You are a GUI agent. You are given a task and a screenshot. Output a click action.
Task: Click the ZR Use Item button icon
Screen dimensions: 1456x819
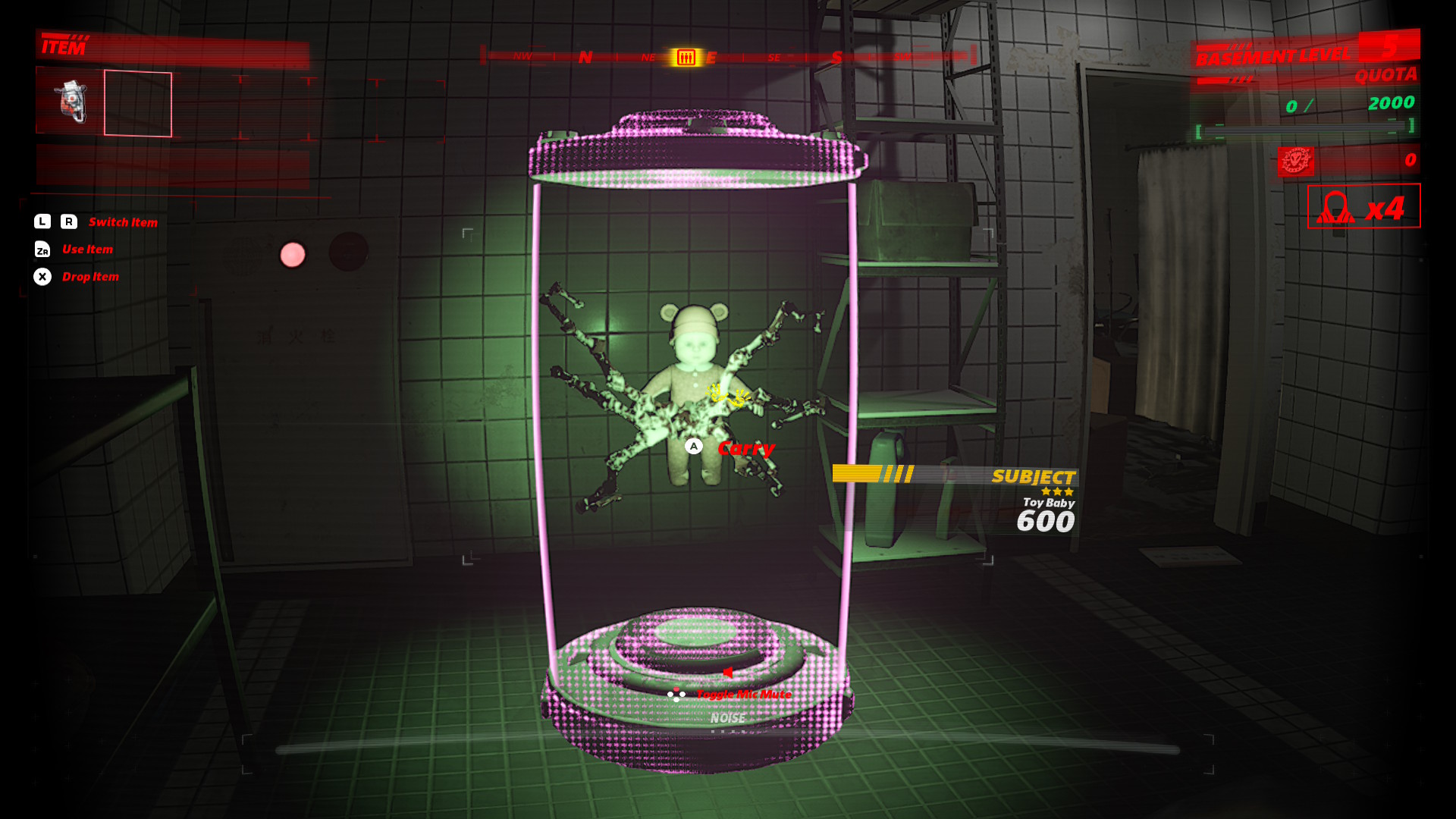44,249
